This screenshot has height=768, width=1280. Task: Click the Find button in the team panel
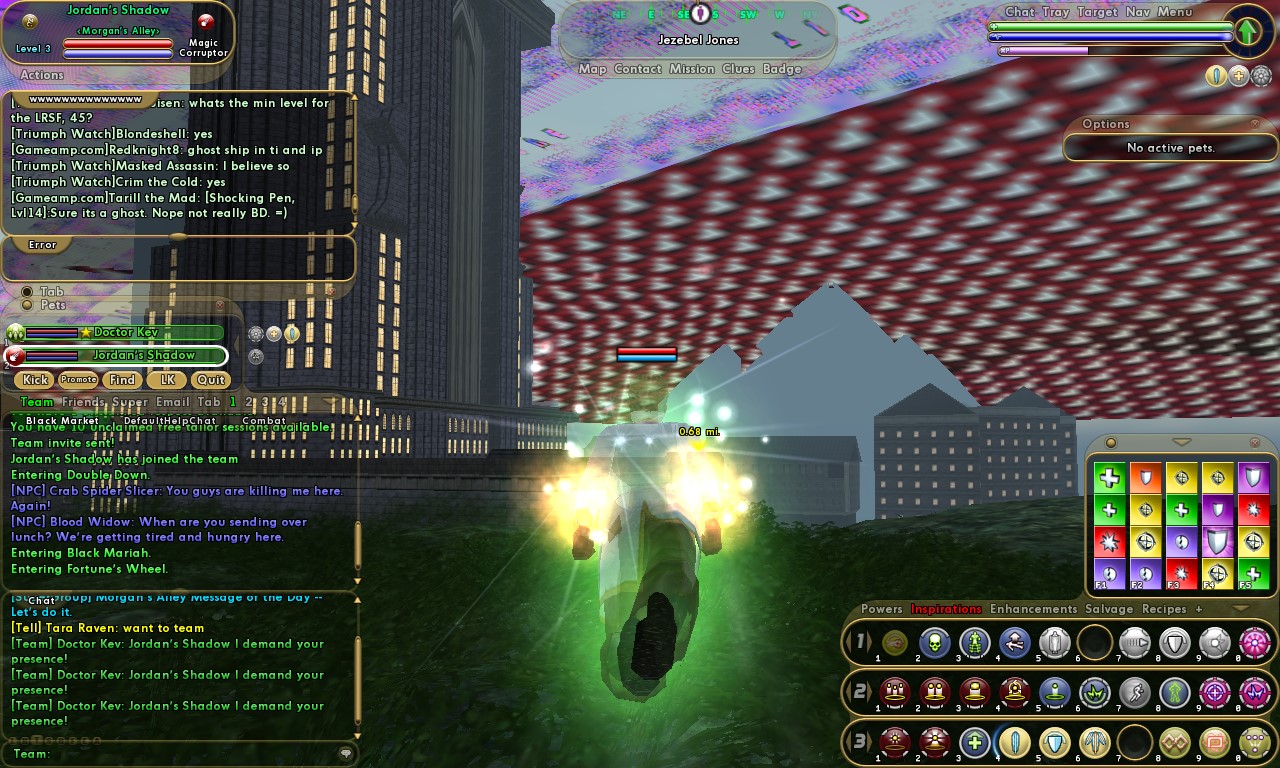coord(122,380)
